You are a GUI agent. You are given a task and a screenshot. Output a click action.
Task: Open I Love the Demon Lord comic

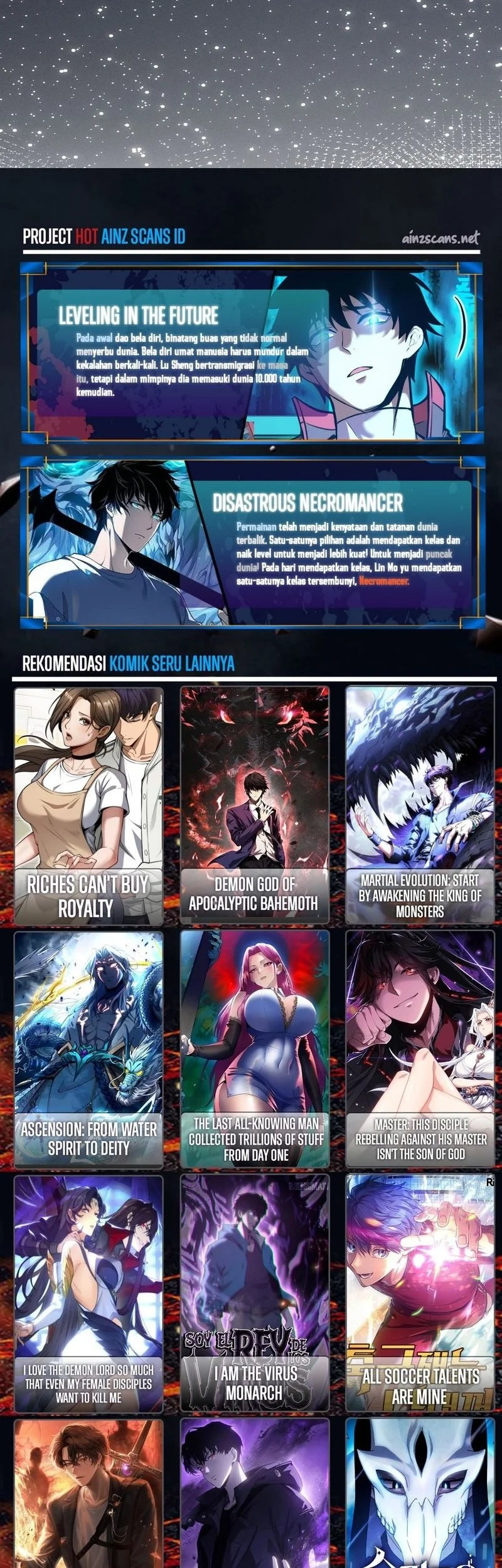(88, 1292)
